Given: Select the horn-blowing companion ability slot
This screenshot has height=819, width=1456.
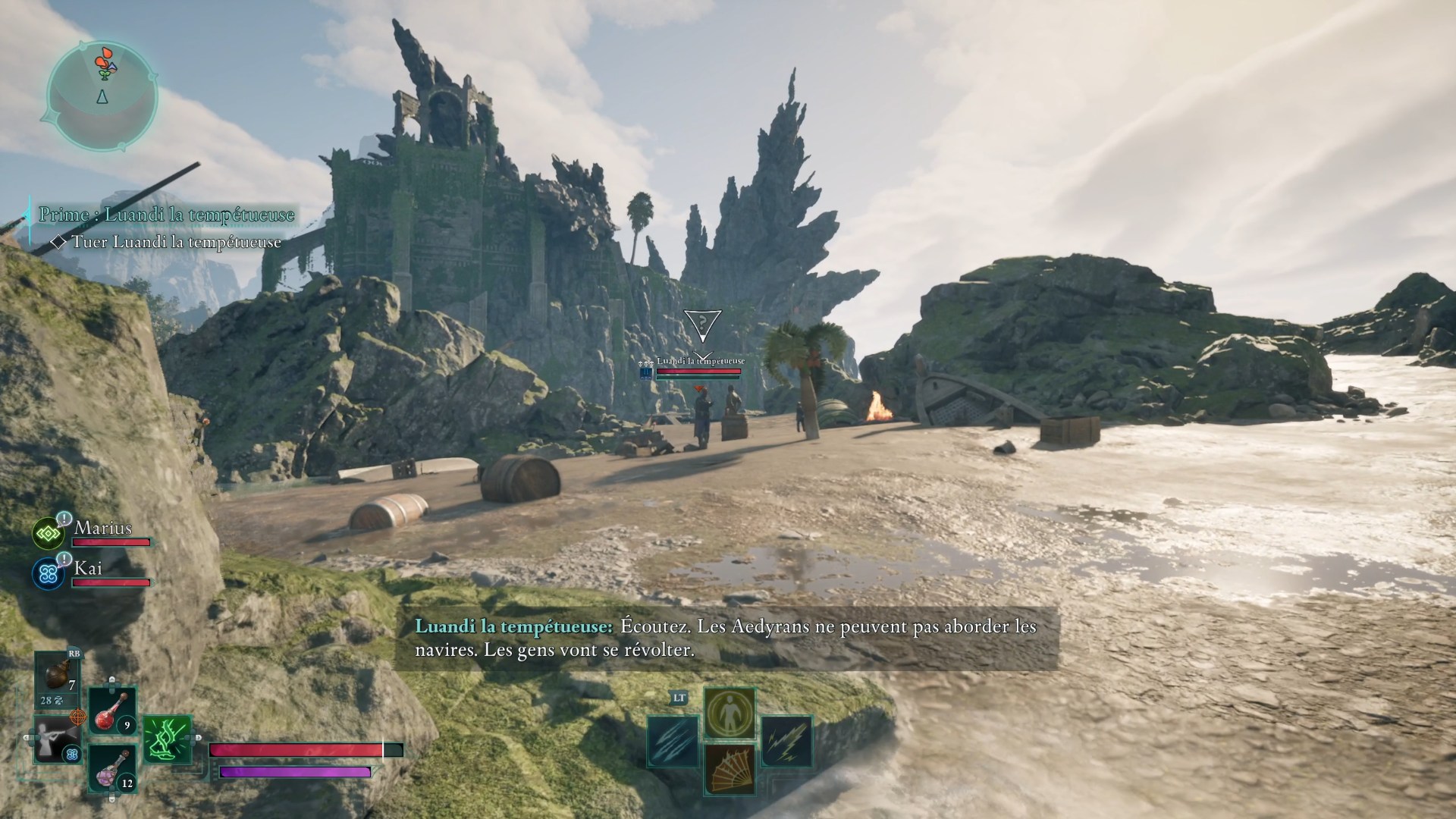Looking at the screenshot, I should pos(57,739).
